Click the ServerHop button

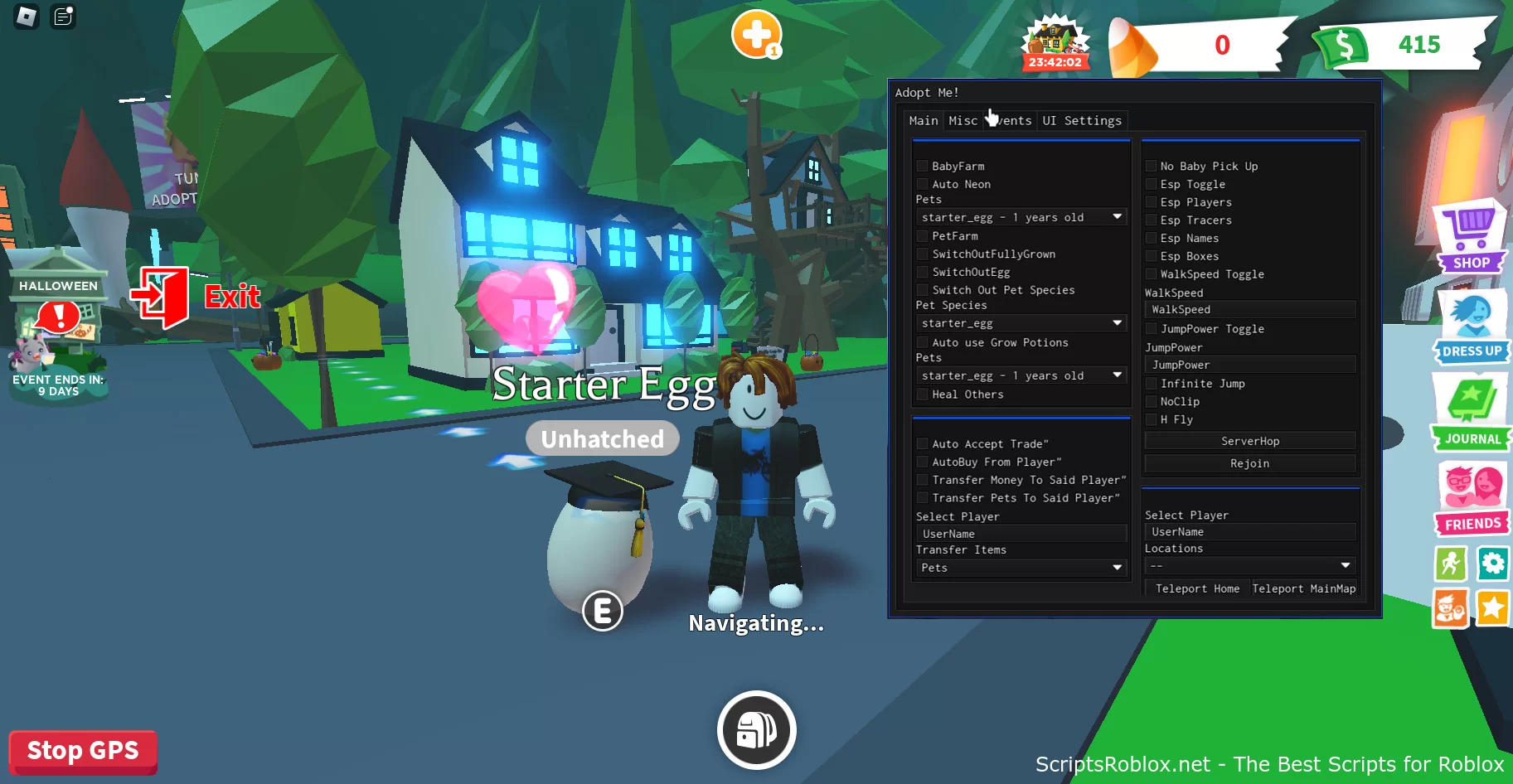click(x=1249, y=440)
